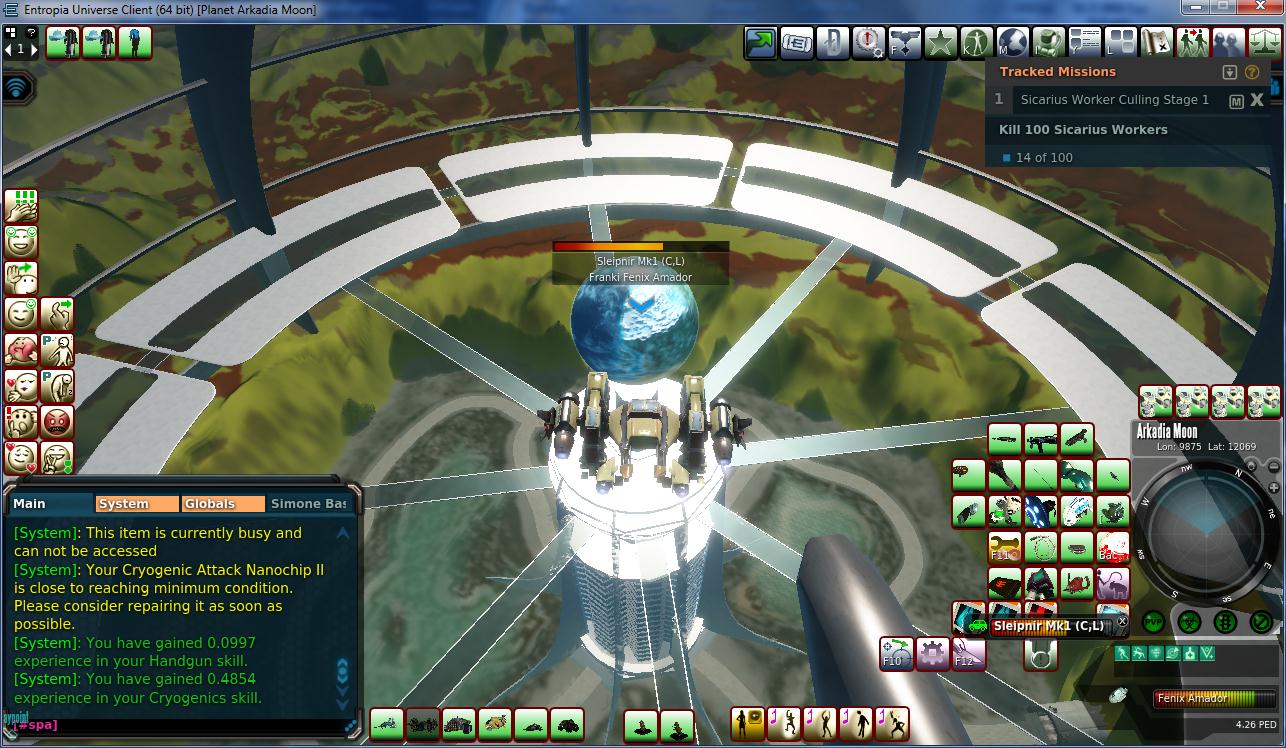Viewport: 1286px width, 748px height.
Task: Activate the wrench repair tool F11 slot
Action: [1004, 548]
